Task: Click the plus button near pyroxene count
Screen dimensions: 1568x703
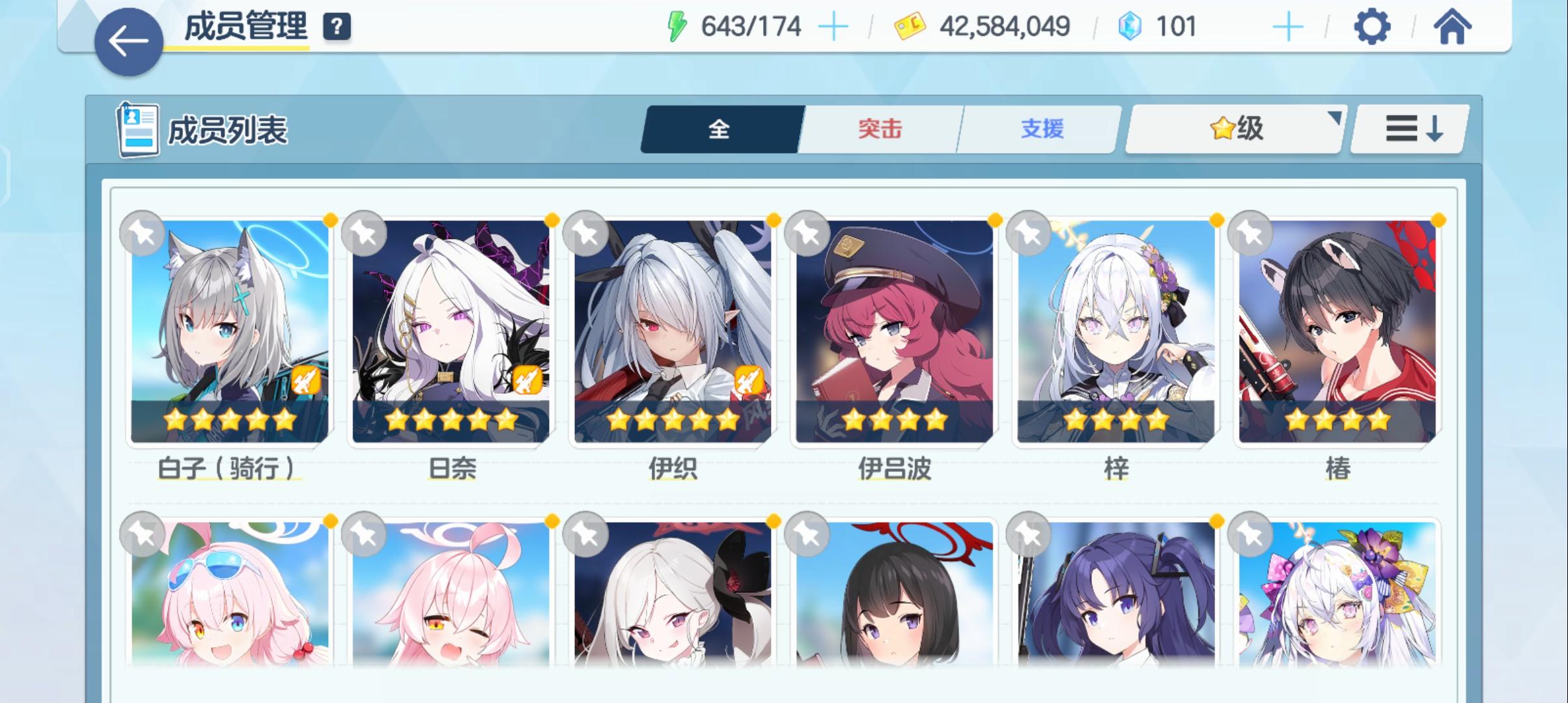Action: click(x=1287, y=25)
